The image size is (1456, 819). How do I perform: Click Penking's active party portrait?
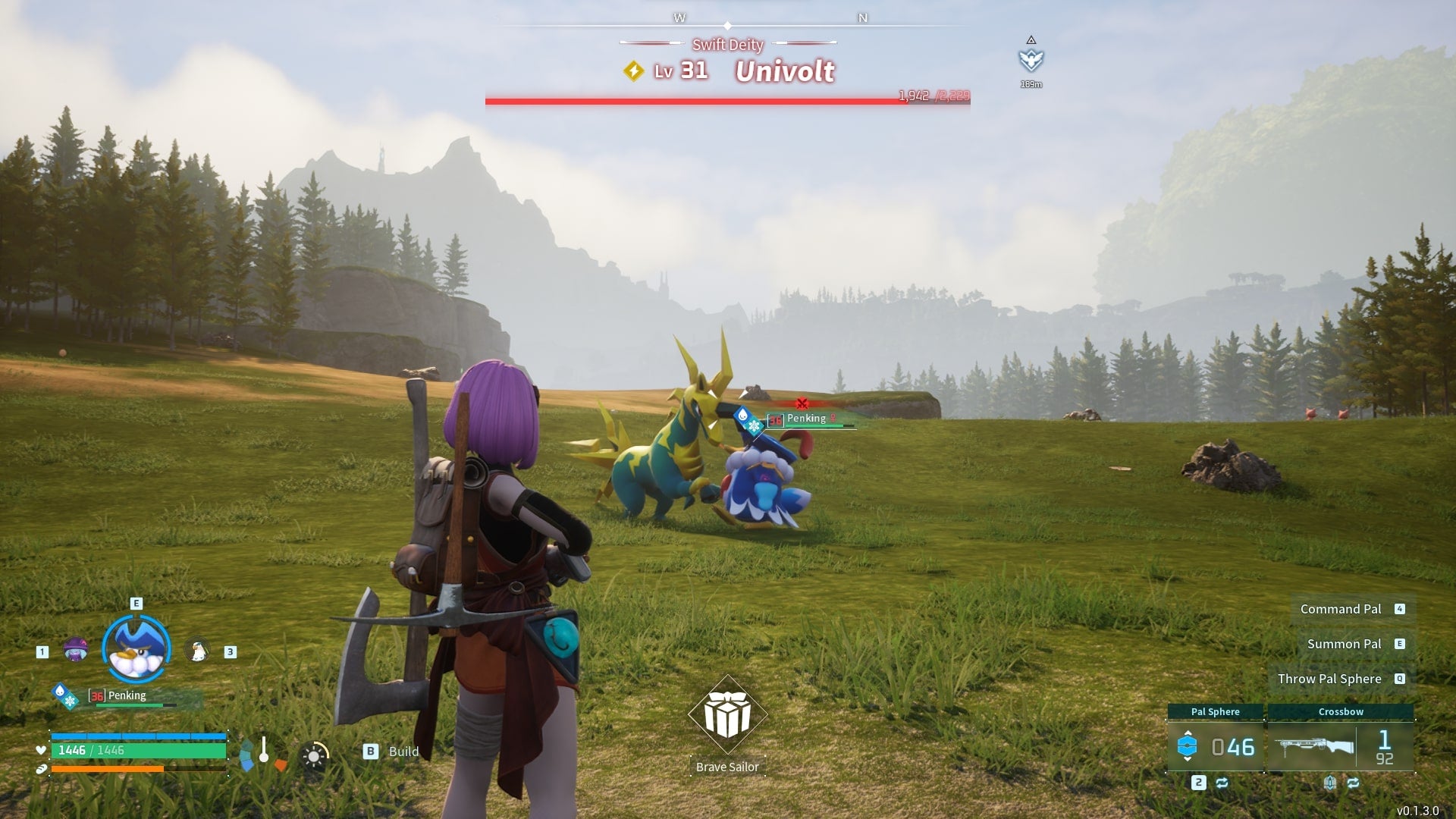pos(134,646)
